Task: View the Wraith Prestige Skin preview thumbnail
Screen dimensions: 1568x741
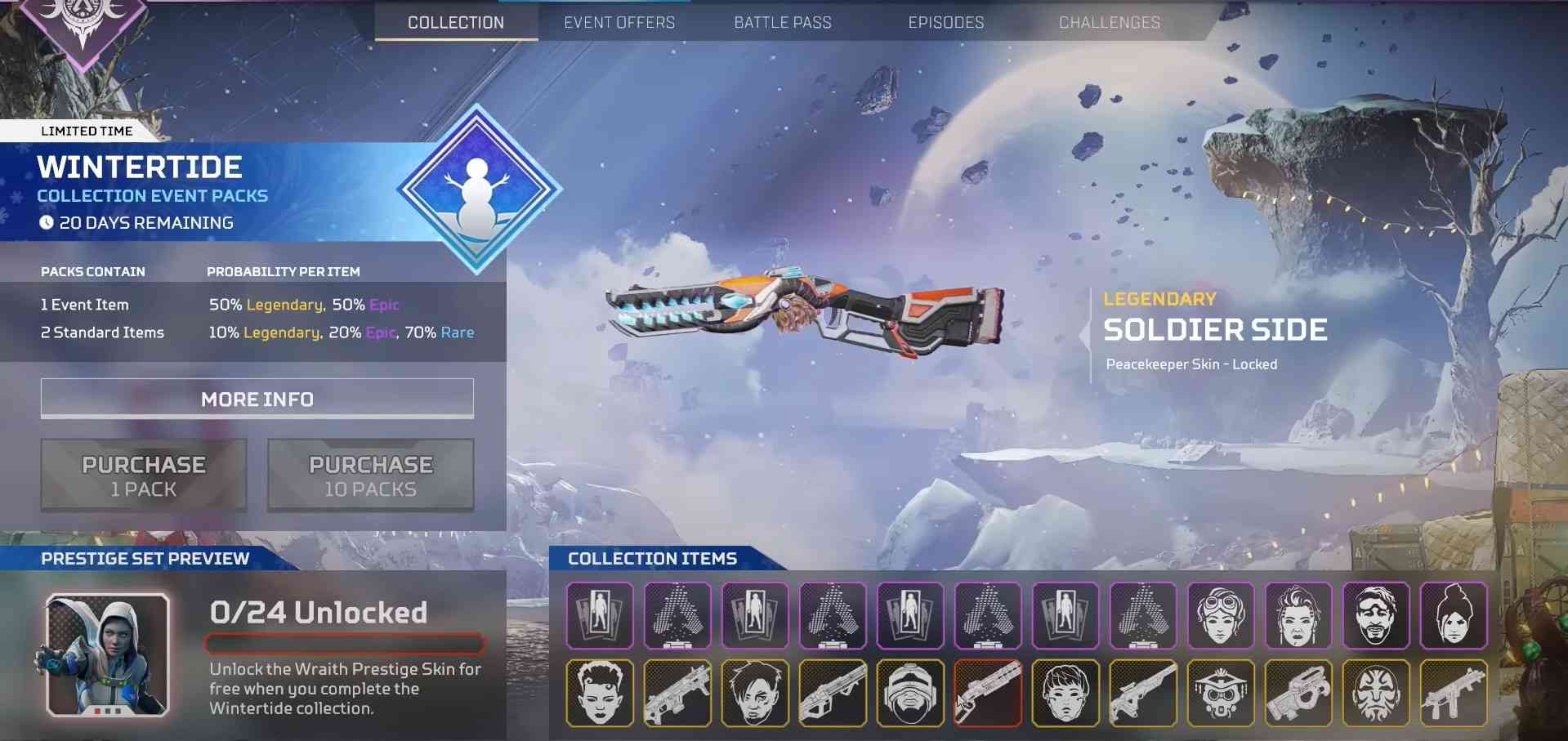Action: (x=108, y=655)
